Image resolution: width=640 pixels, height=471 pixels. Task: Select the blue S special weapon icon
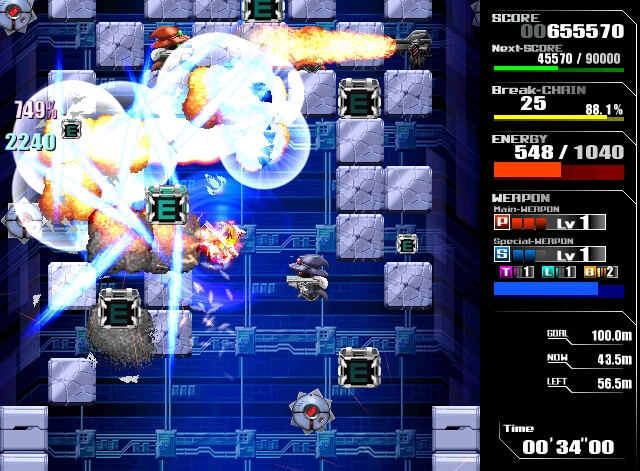503,254
